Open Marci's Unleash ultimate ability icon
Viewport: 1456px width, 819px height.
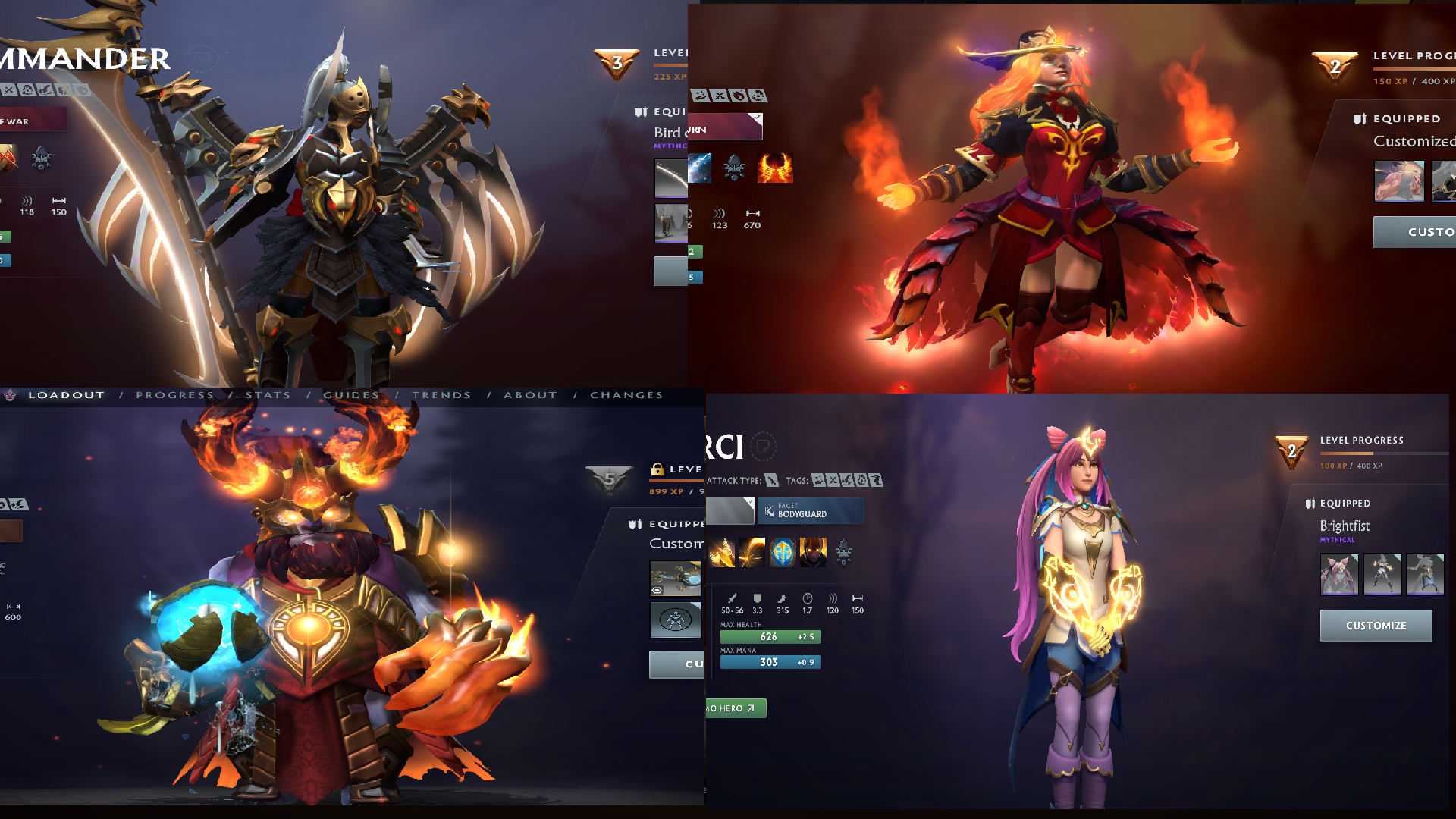click(812, 551)
